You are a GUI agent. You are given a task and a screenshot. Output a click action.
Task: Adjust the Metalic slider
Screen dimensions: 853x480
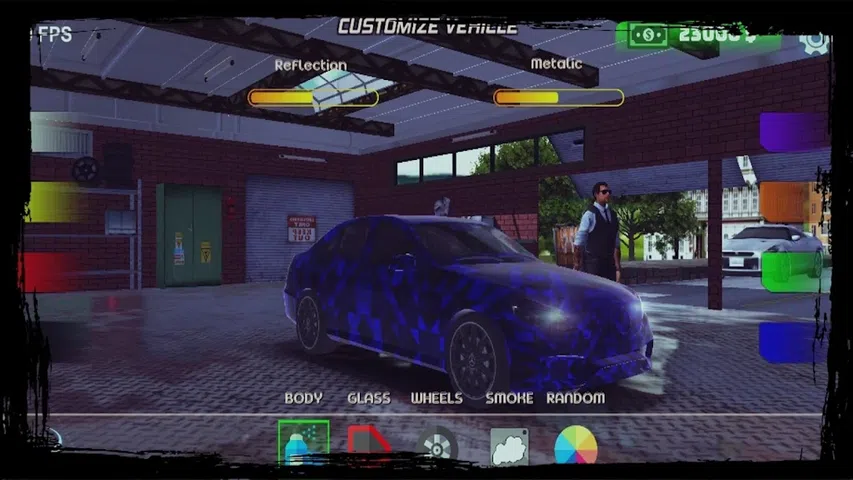[558, 98]
